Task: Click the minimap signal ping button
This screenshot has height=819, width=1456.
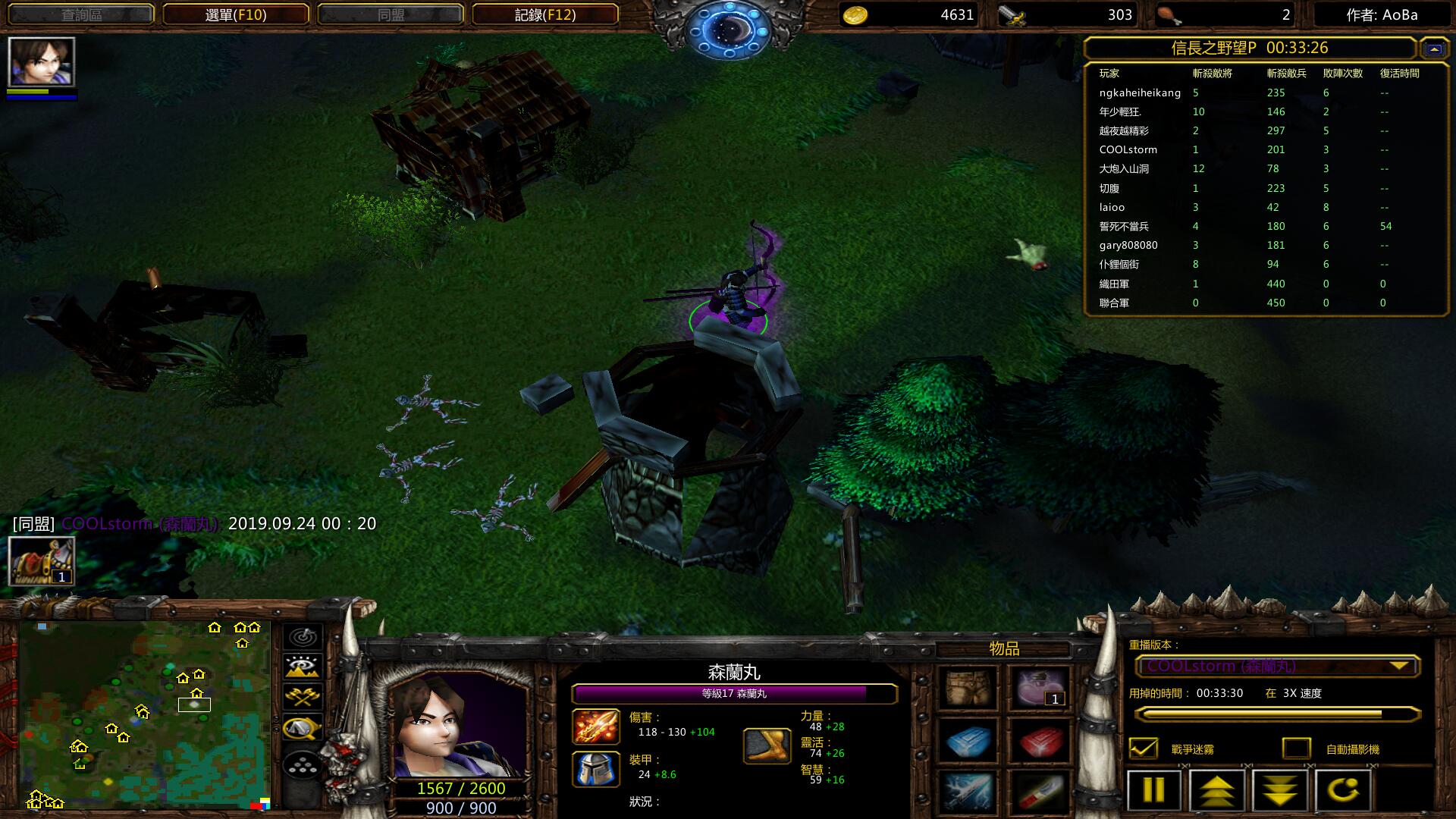Action: tap(303, 637)
